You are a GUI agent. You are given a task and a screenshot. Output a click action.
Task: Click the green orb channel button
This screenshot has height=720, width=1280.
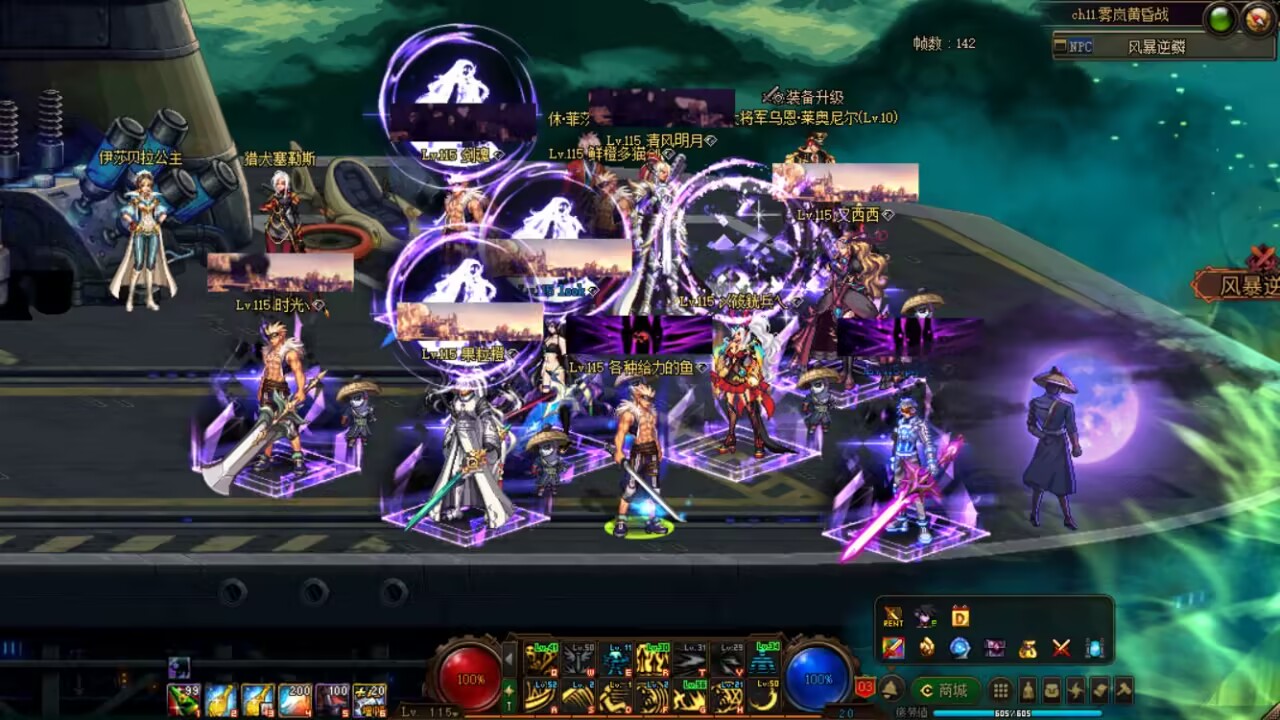[x=1221, y=19]
